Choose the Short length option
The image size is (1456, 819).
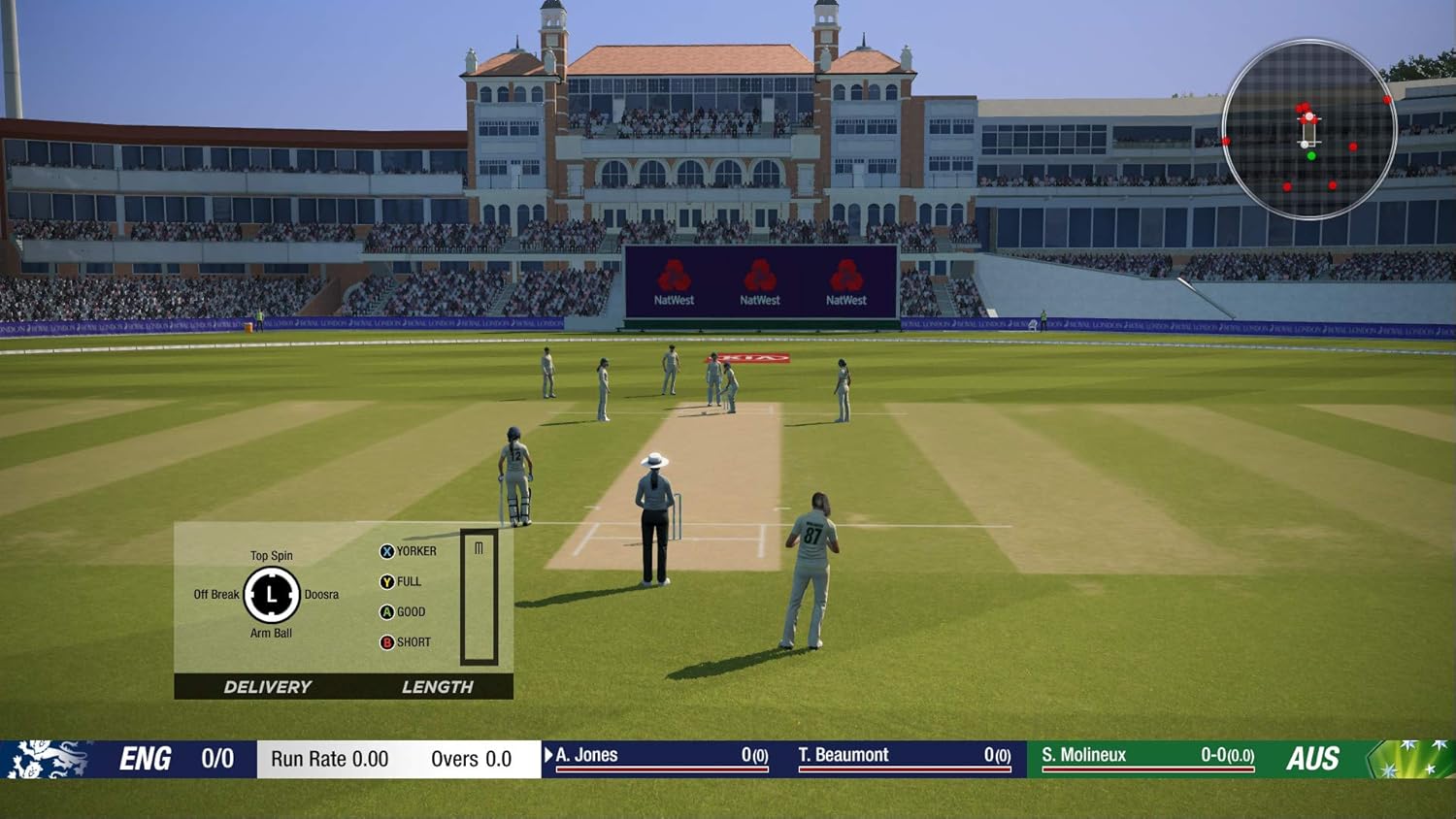(x=405, y=642)
